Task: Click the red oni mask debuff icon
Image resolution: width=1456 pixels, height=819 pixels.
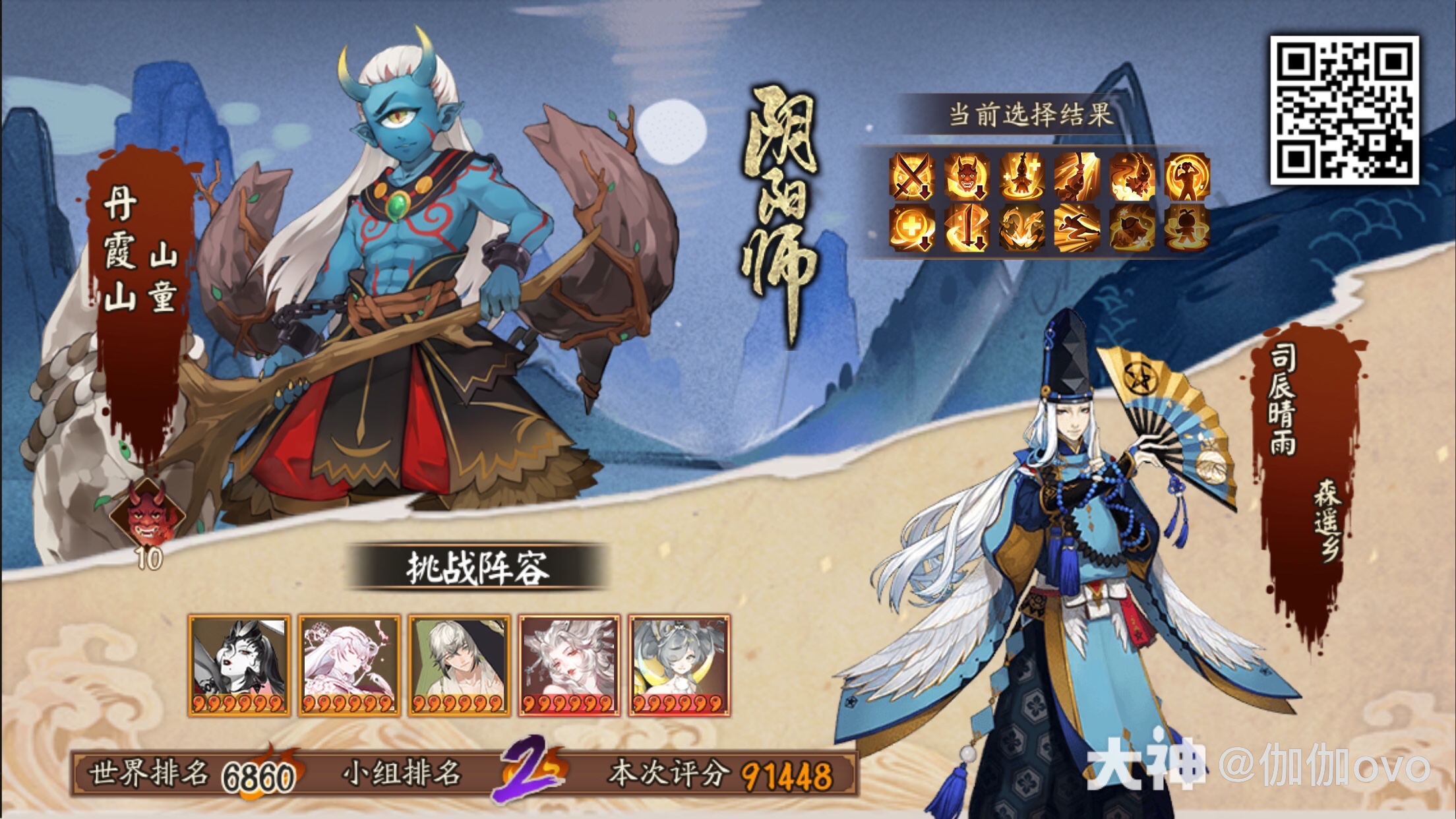Action: coord(967,176)
